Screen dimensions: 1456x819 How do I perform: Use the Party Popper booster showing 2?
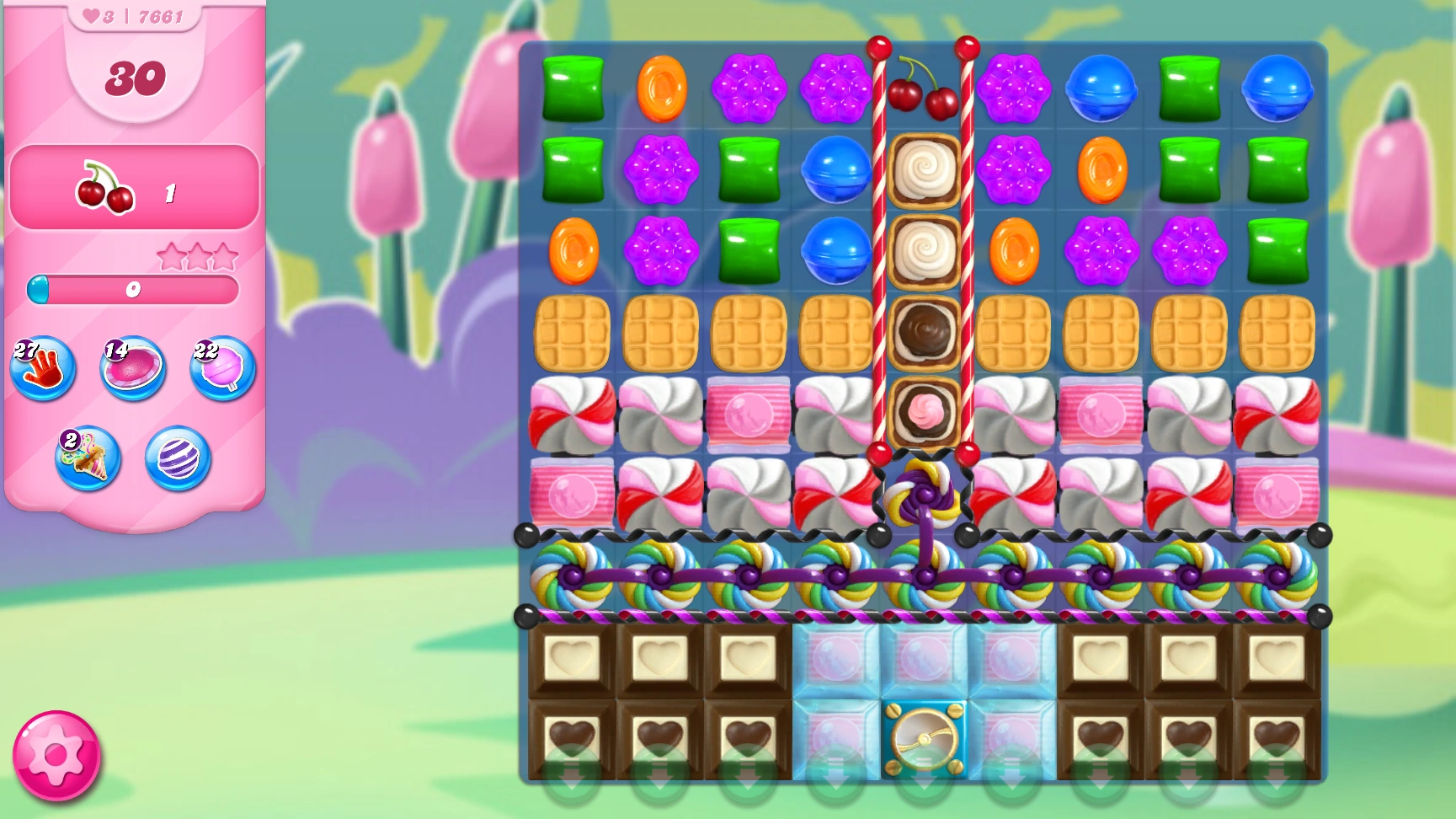pos(87,460)
